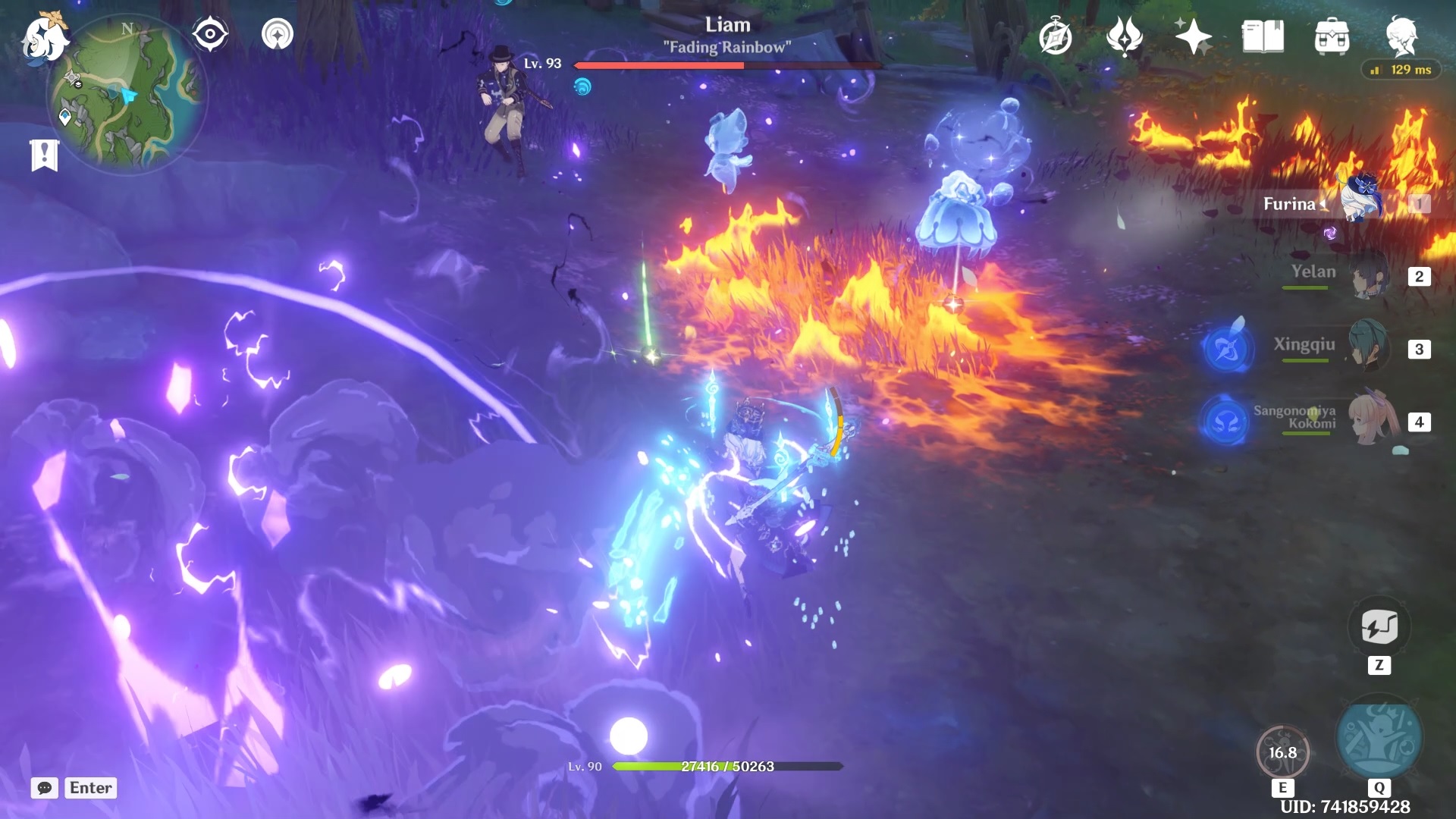Switch to party member Furina

(1361, 202)
